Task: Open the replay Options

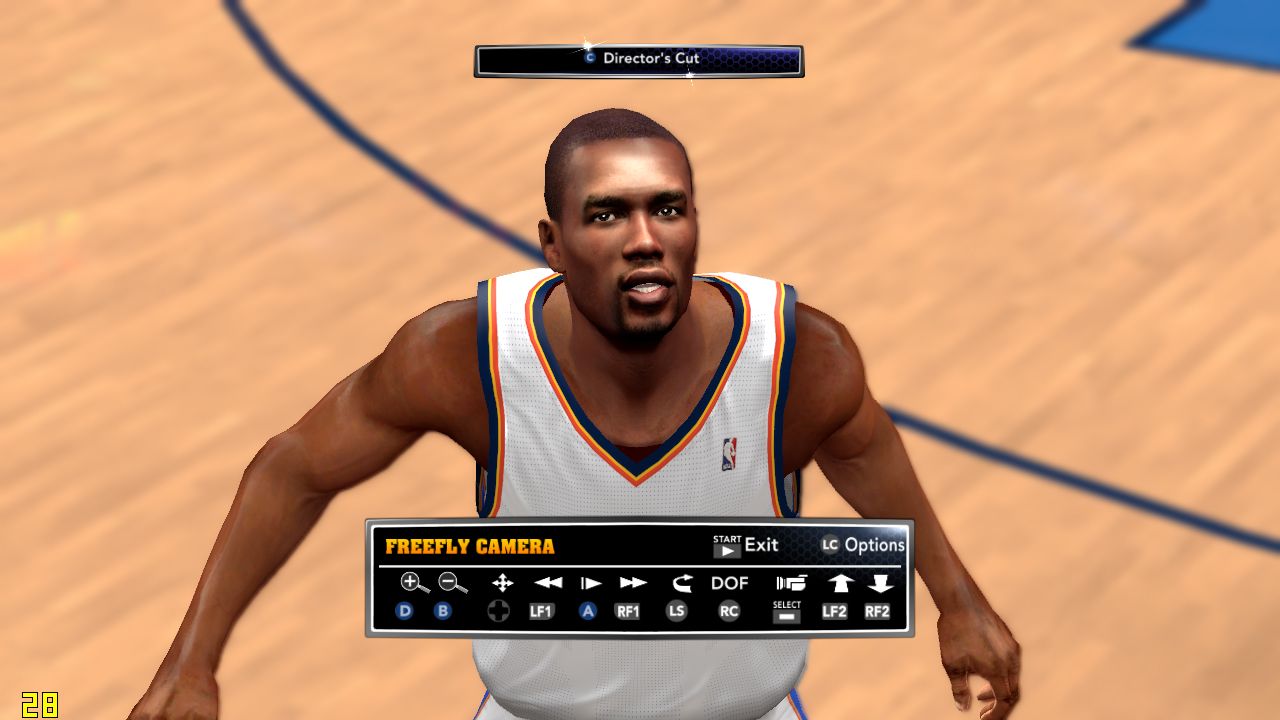Action: tap(862, 545)
